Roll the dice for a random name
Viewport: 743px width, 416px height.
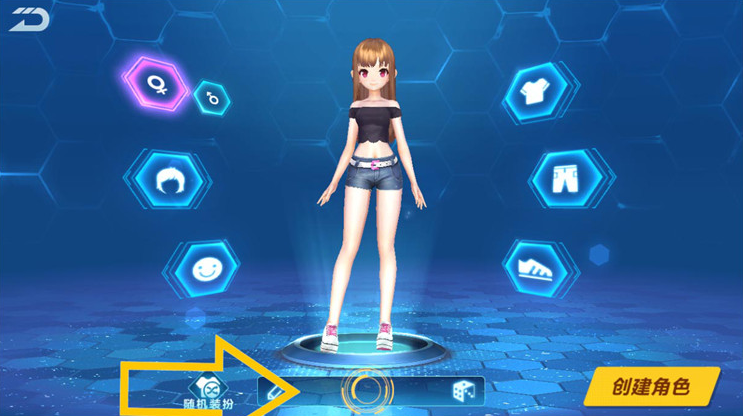point(463,391)
